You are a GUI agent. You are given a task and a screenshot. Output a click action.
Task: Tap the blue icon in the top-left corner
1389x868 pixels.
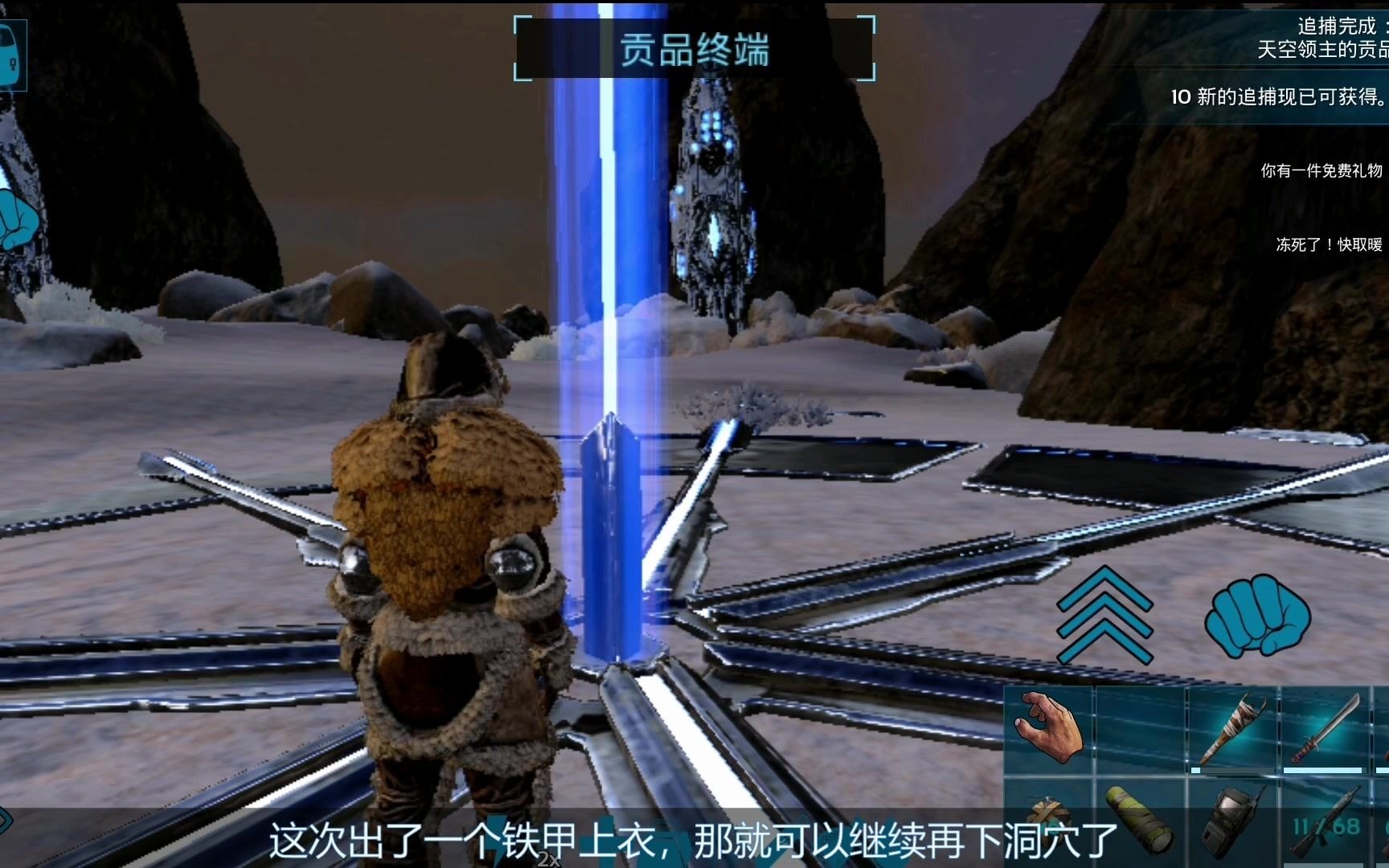point(11,55)
